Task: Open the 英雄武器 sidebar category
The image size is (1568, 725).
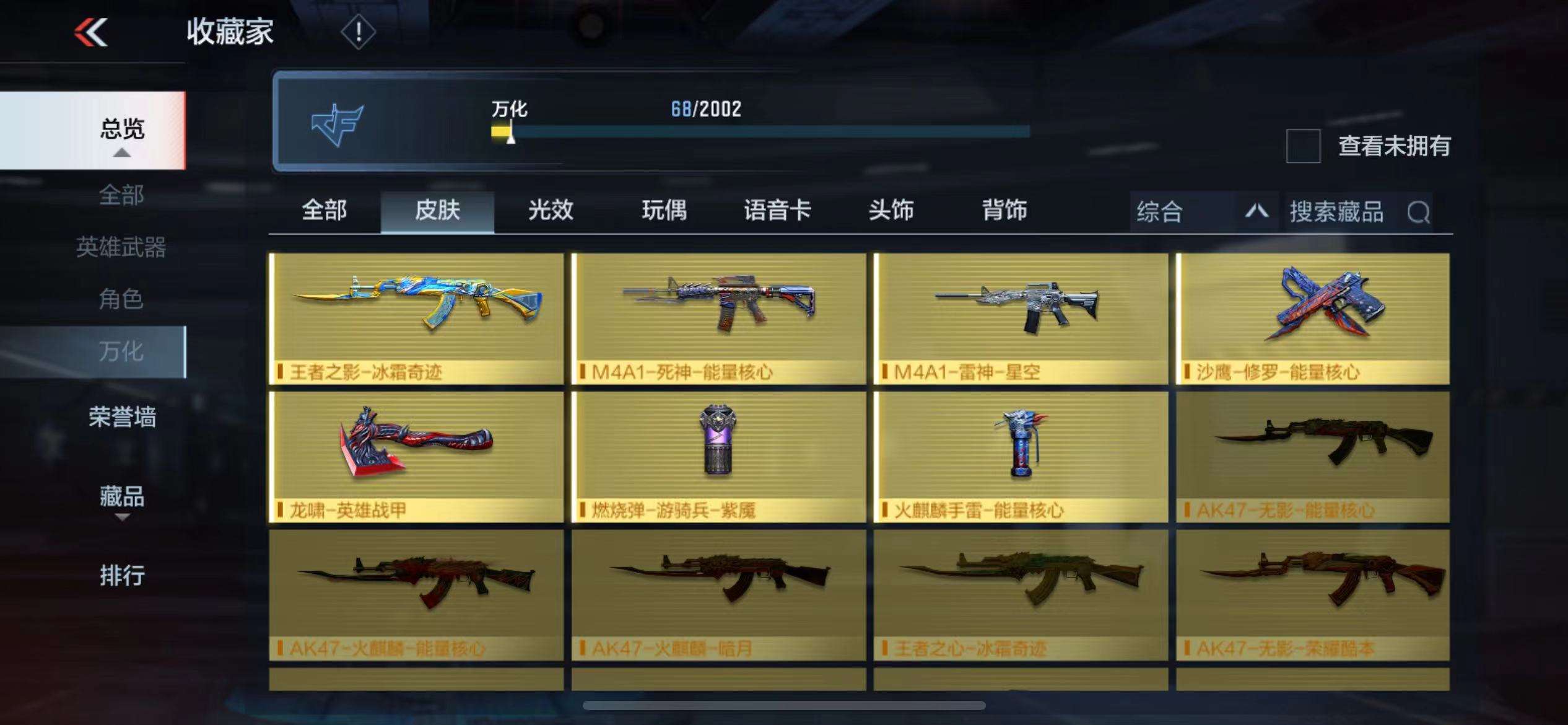Action: pyautogui.click(x=121, y=247)
